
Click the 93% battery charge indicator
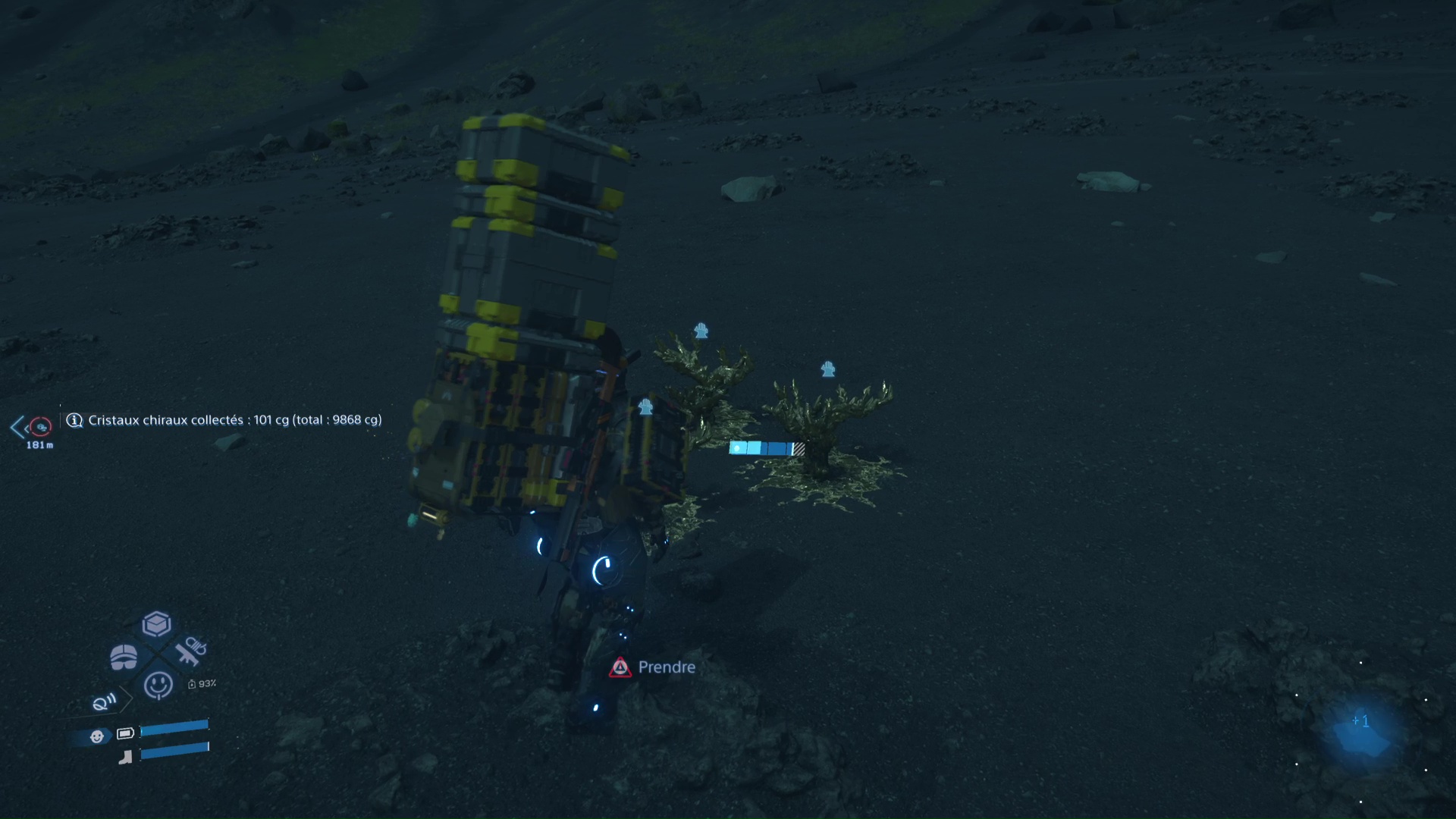203,685
